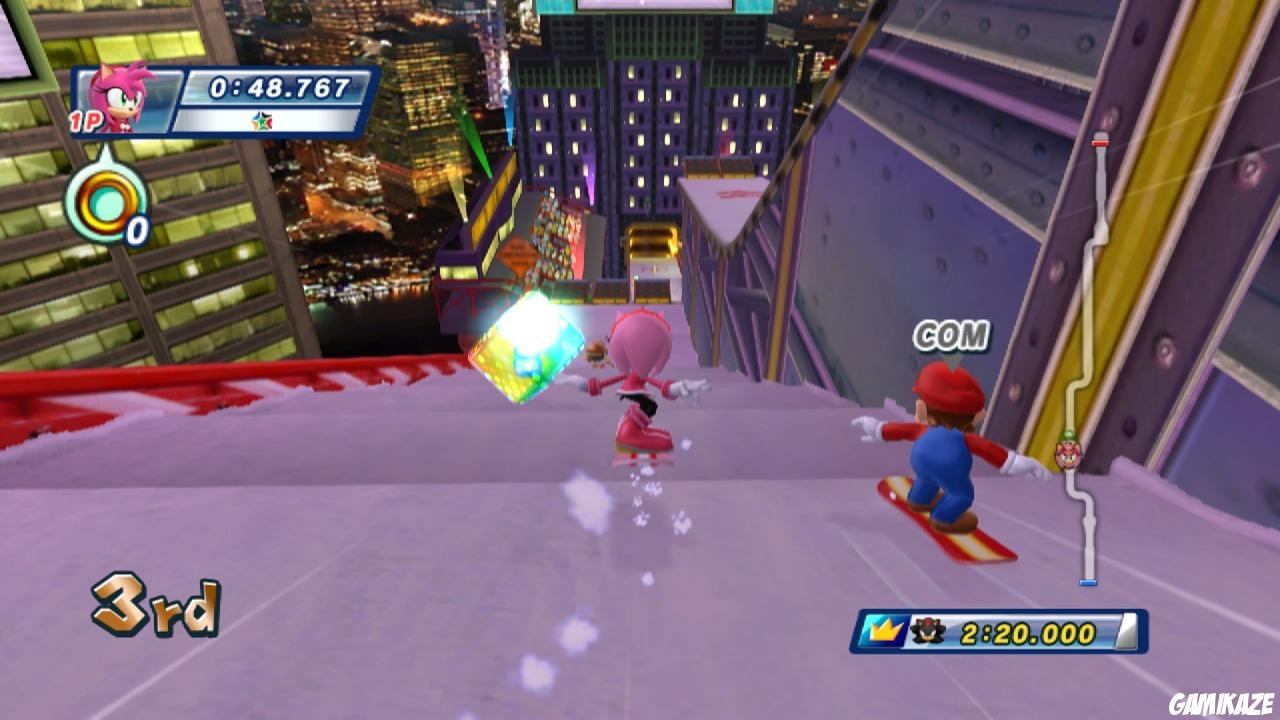This screenshot has height=720, width=1280.
Task: Toggle the COM opponent label
Action: pos(950,334)
